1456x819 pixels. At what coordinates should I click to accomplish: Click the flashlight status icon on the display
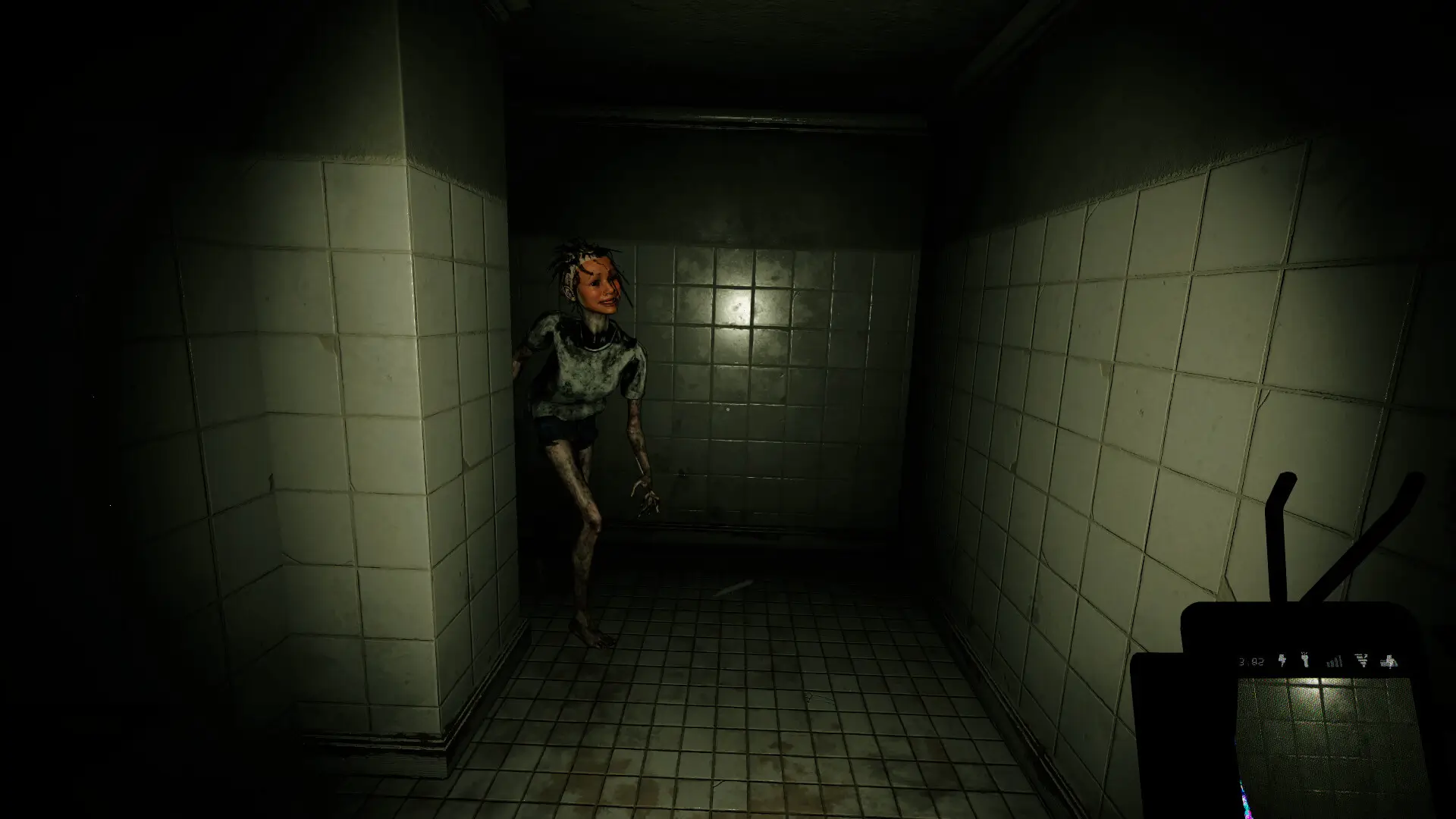coord(1305,661)
